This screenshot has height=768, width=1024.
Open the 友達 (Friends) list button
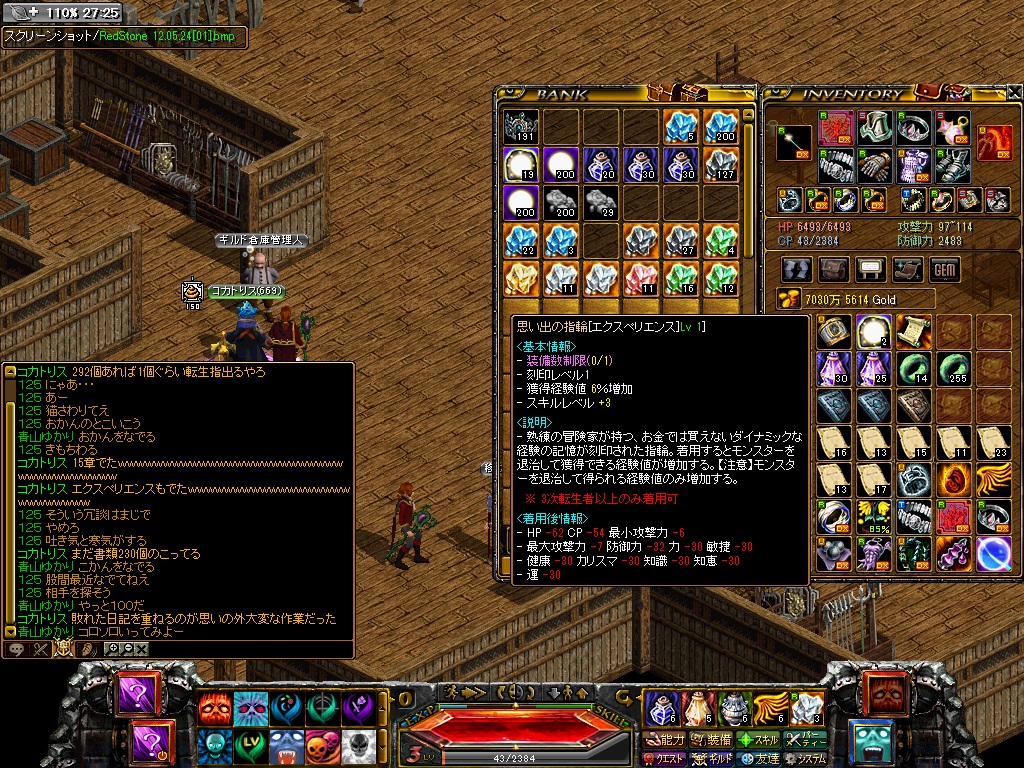pyautogui.click(x=759, y=759)
